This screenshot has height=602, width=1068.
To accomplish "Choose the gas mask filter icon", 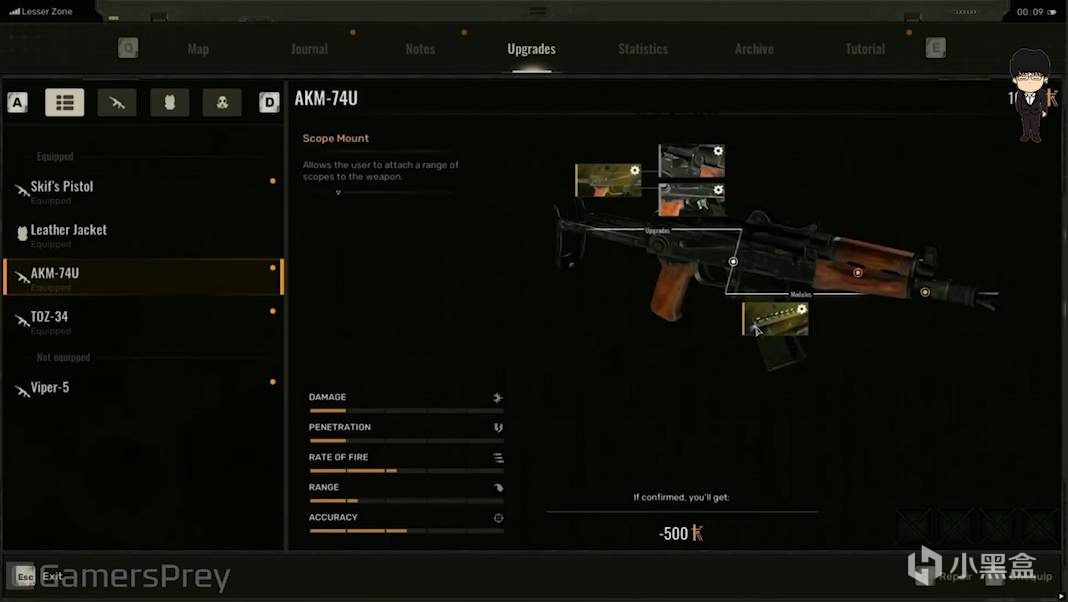I will tap(222, 102).
